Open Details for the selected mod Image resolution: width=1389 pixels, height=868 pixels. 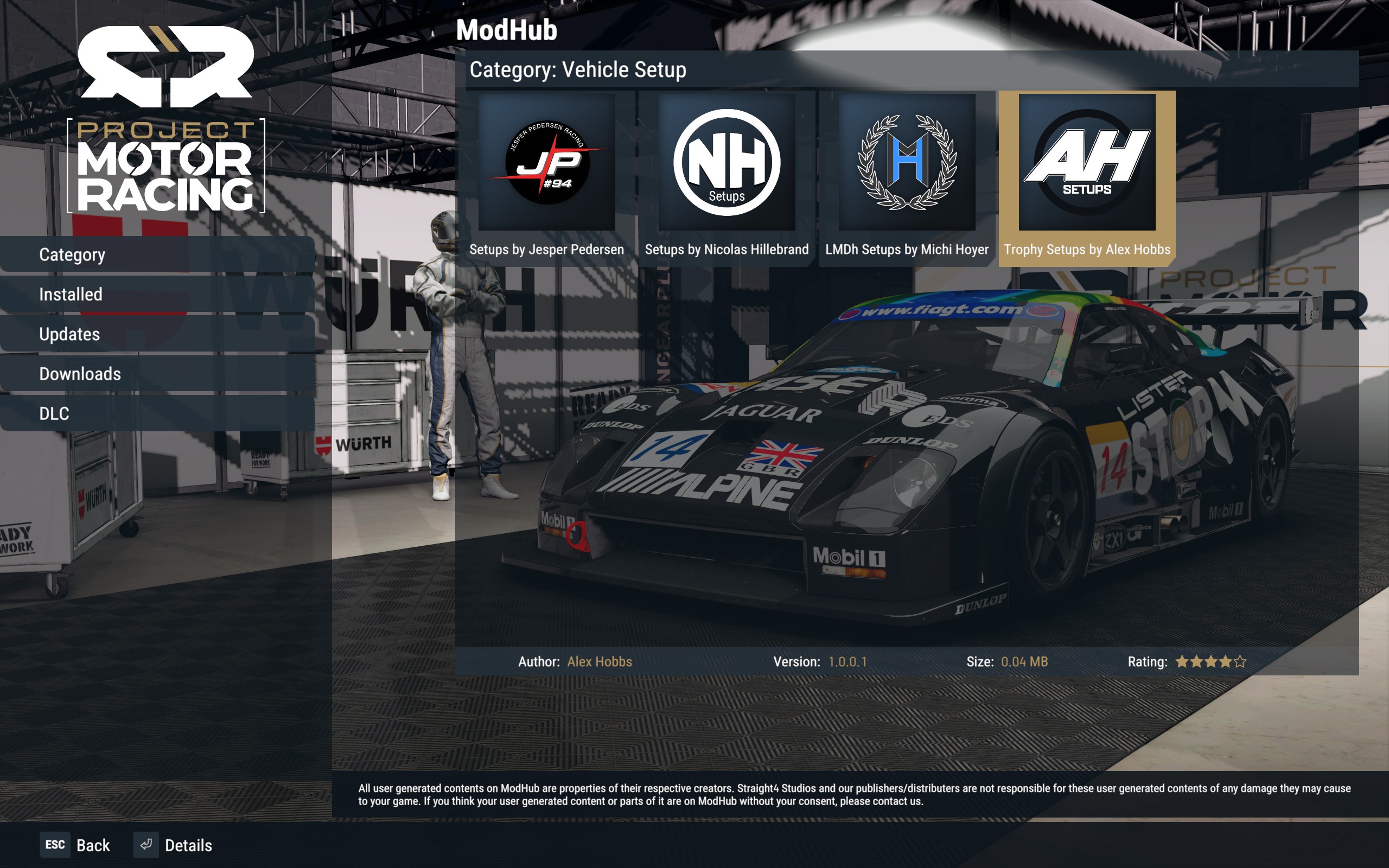pyautogui.click(x=189, y=845)
